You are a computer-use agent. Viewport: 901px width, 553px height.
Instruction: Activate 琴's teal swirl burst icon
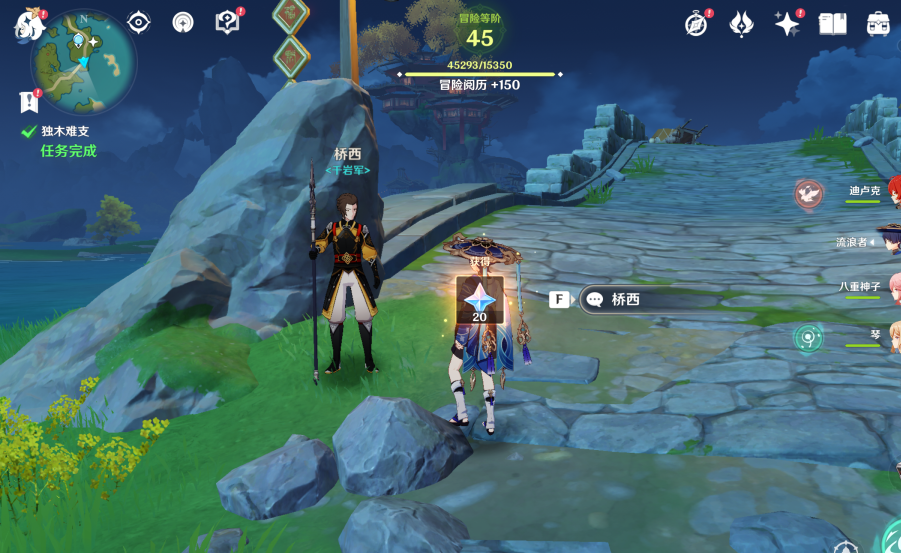pyautogui.click(x=807, y=338)
